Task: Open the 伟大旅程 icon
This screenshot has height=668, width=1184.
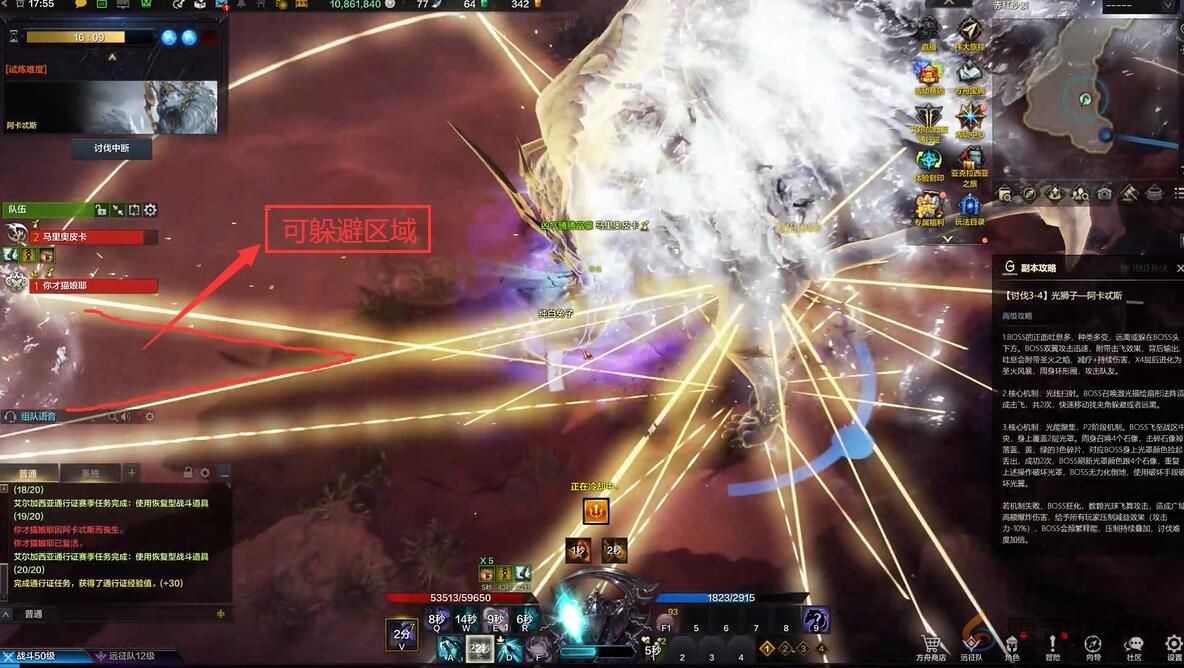Action: pos(969,32)
